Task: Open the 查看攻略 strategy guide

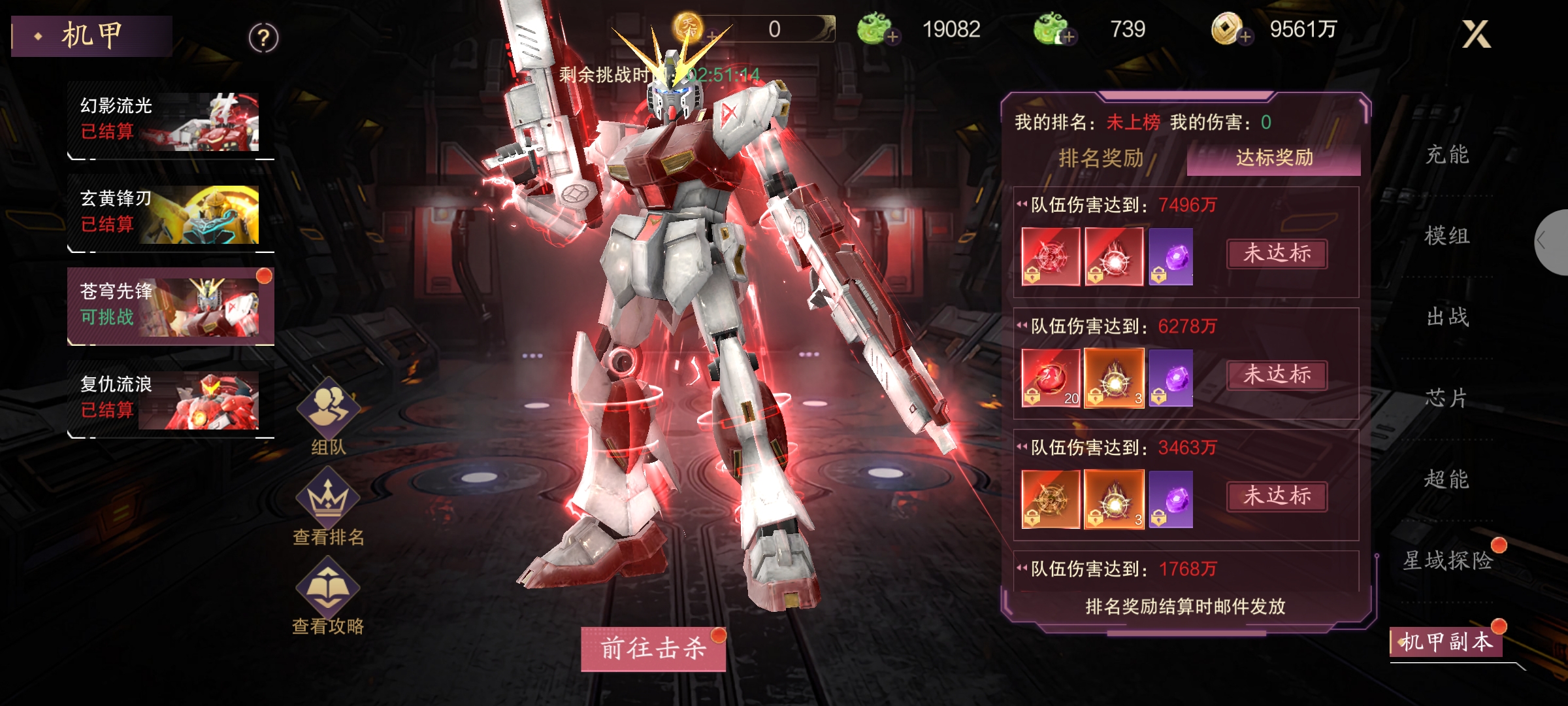Action: point(328,596)
